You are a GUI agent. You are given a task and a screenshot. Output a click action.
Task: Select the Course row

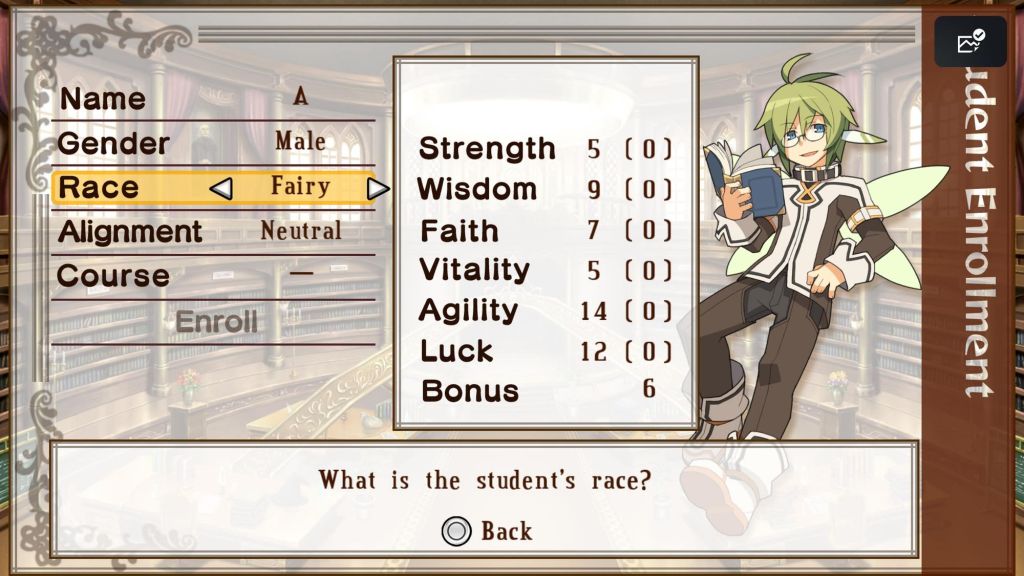click(212, 275)
